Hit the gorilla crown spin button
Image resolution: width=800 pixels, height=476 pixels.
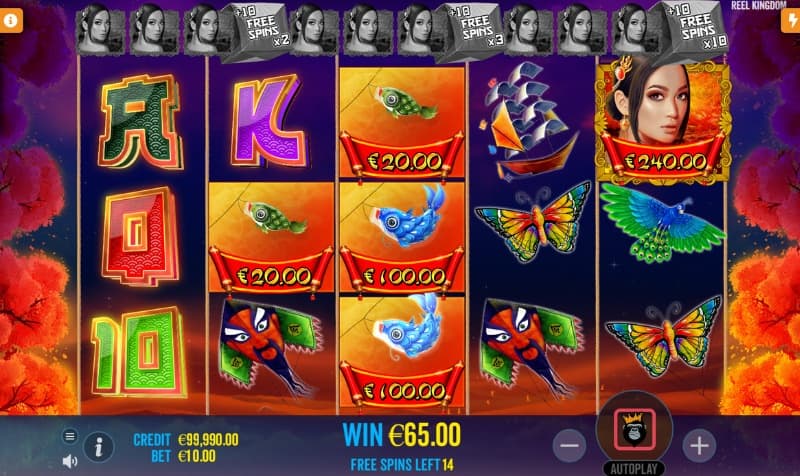pos(634,429)
